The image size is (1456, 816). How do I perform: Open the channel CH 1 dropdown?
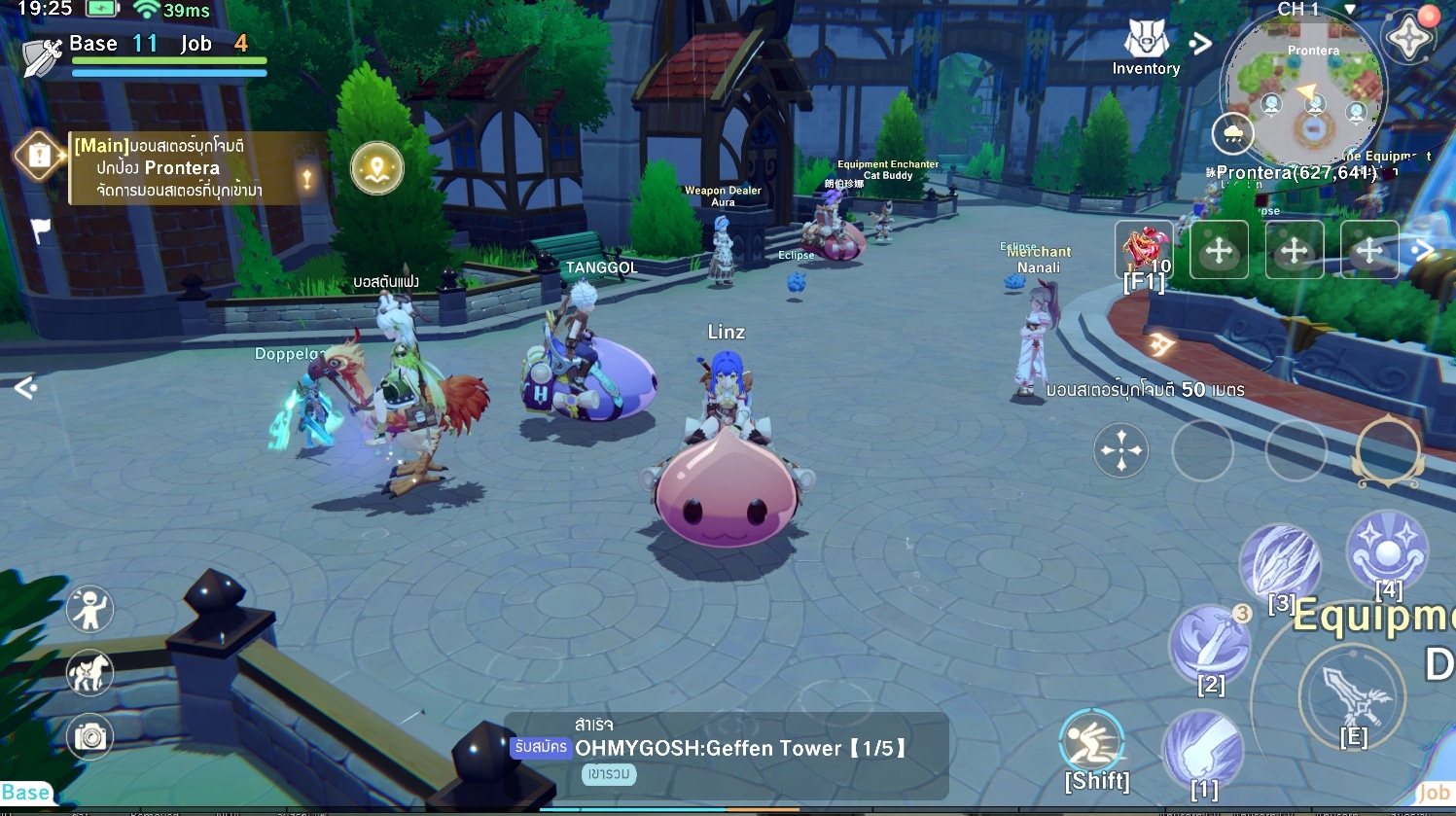pyautogui.click(x=1349, y=9)
